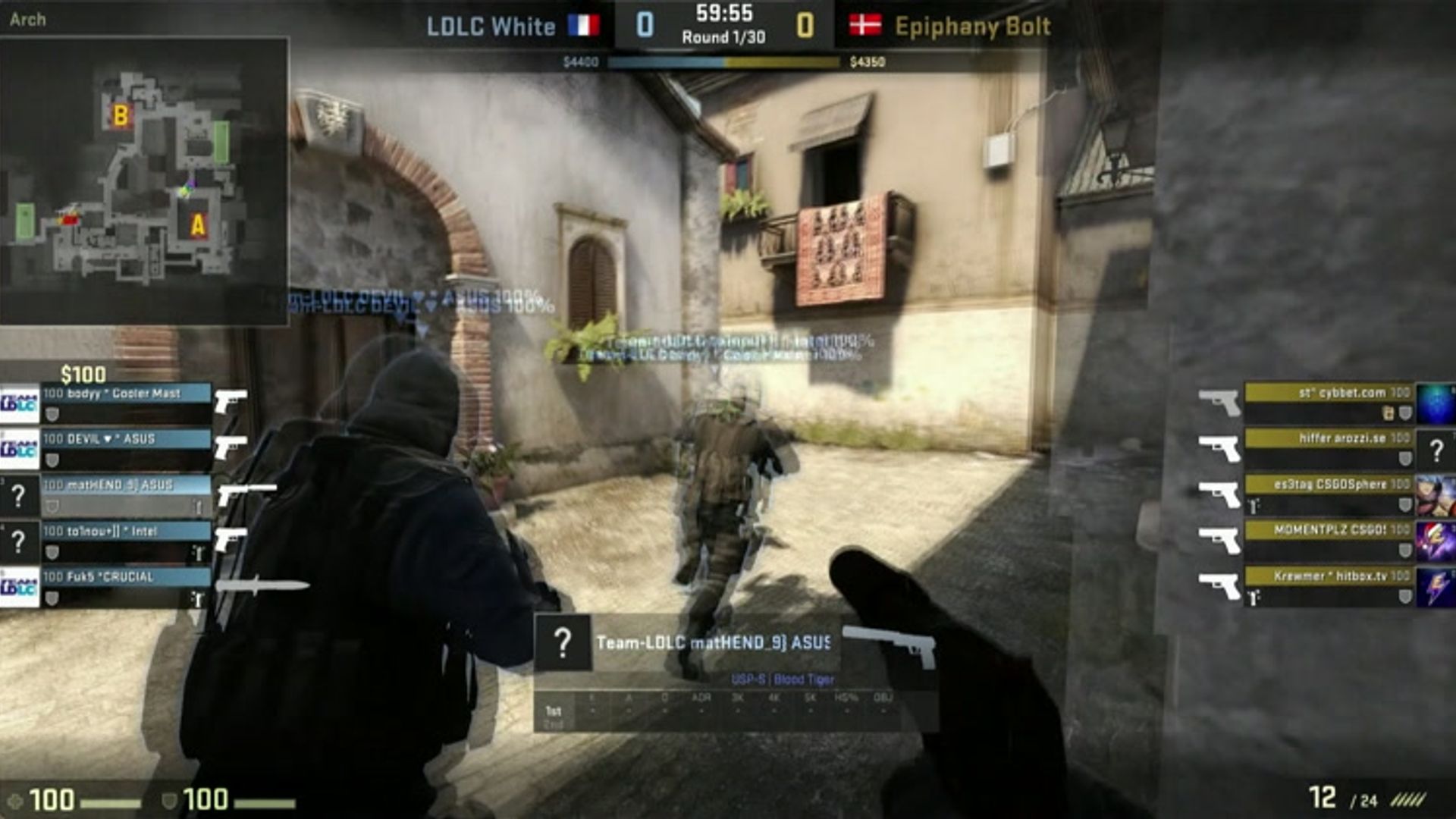This screenshot has height=819, width=1456.
Task: Choose hiffer arozzi.se player row
Action: click(1329, 439)
